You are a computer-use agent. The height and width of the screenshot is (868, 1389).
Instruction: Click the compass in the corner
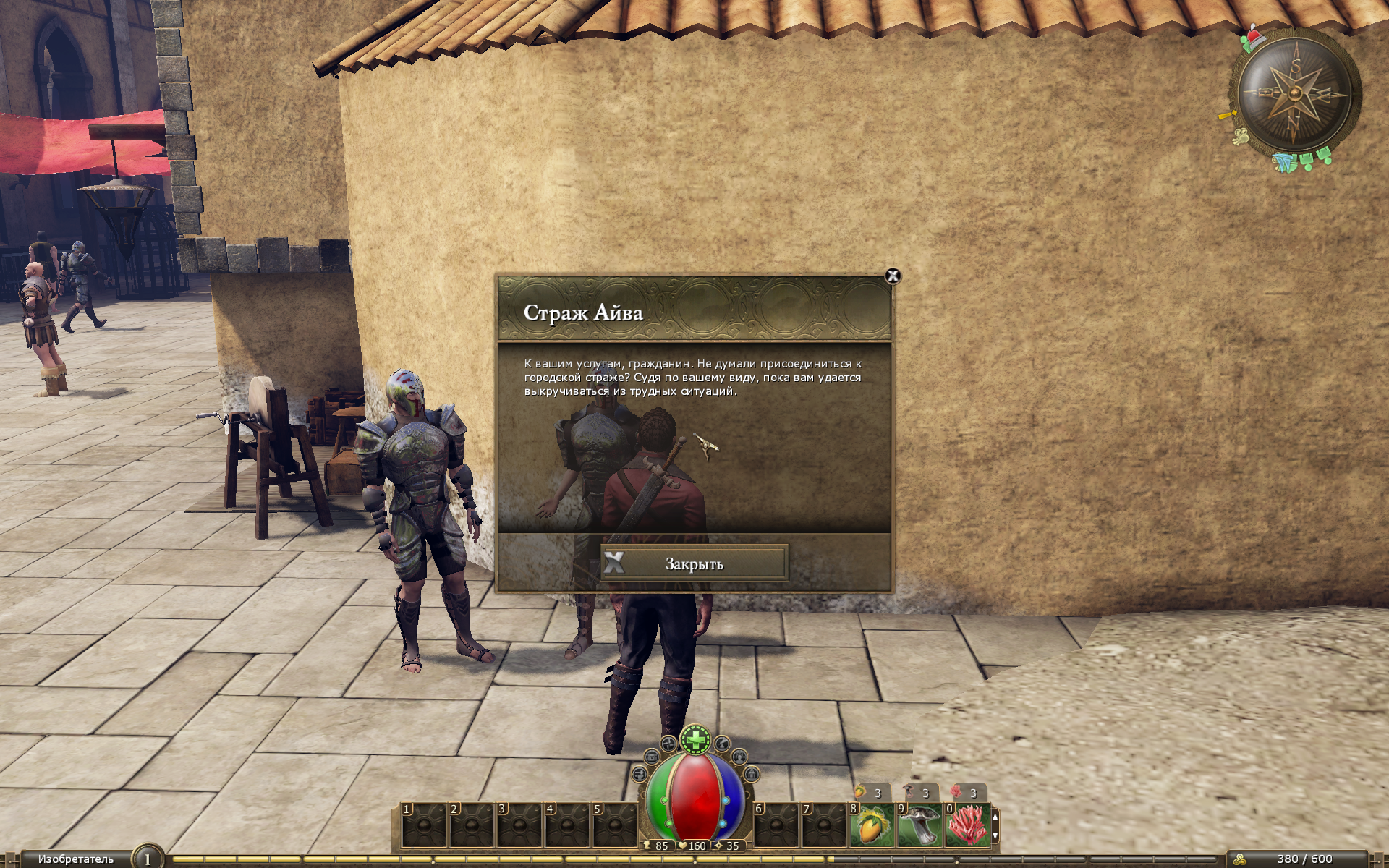1295,94
